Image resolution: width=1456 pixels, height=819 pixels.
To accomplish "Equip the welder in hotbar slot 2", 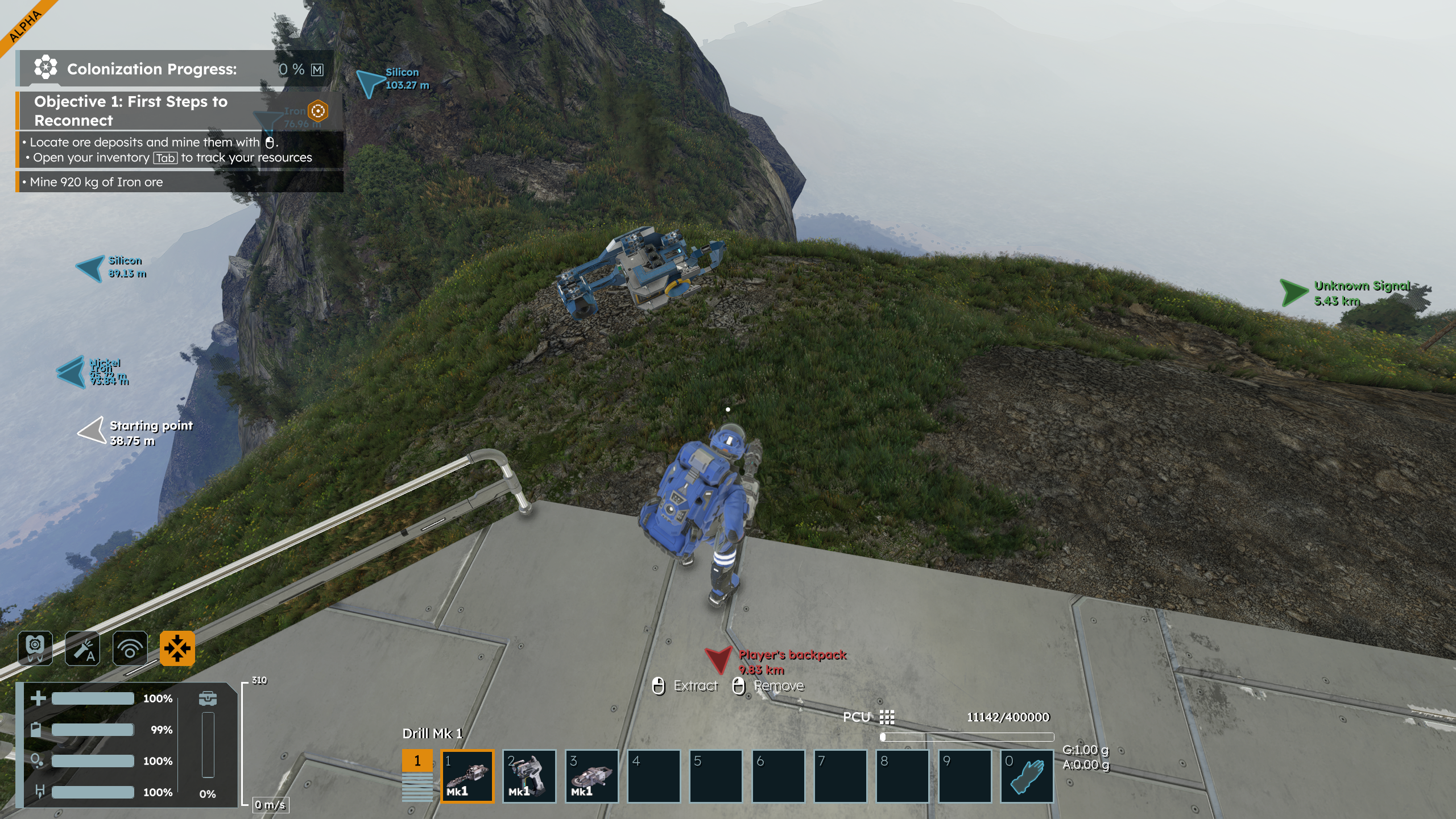I will pos(530,776).
